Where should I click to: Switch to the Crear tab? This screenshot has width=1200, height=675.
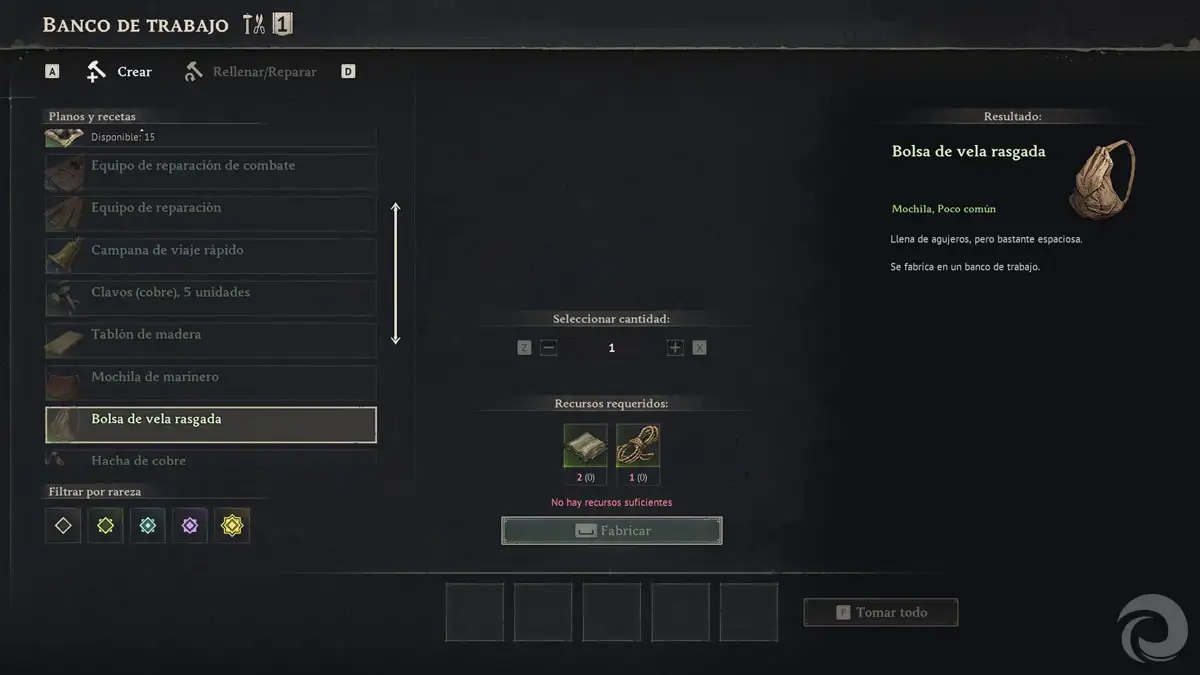121,72
